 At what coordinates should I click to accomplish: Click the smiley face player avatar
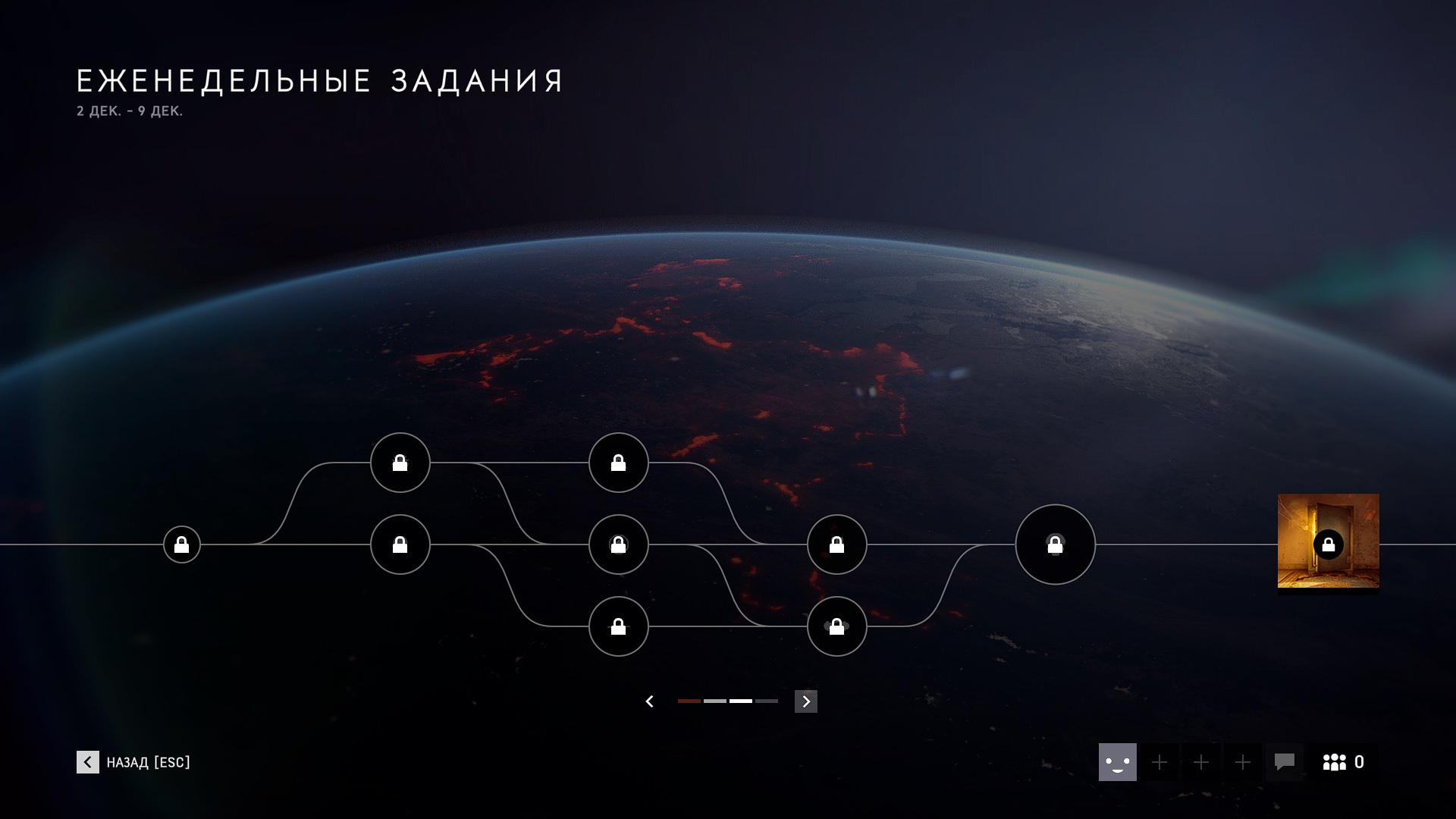click(1117, 762)
